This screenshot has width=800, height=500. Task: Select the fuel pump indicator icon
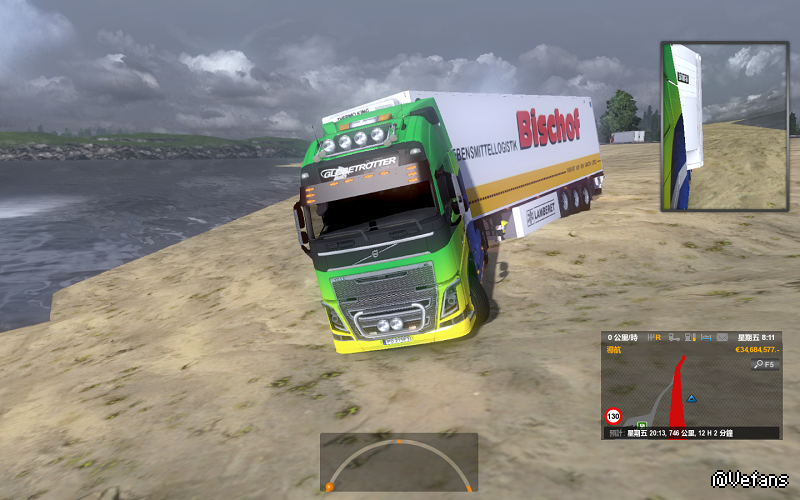coord(690,338)
